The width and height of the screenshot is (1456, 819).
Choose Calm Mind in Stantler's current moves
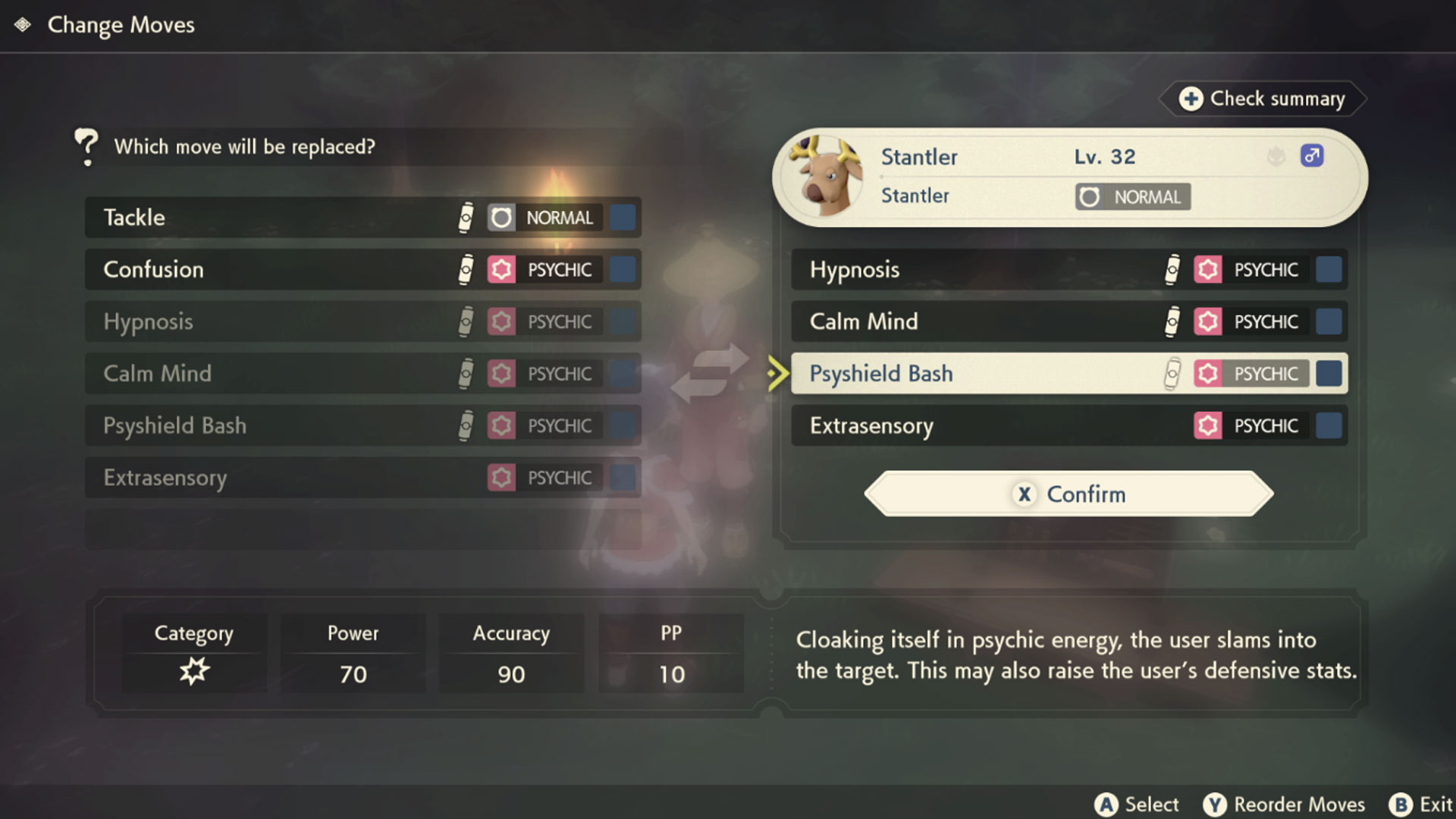[1068, 322]
